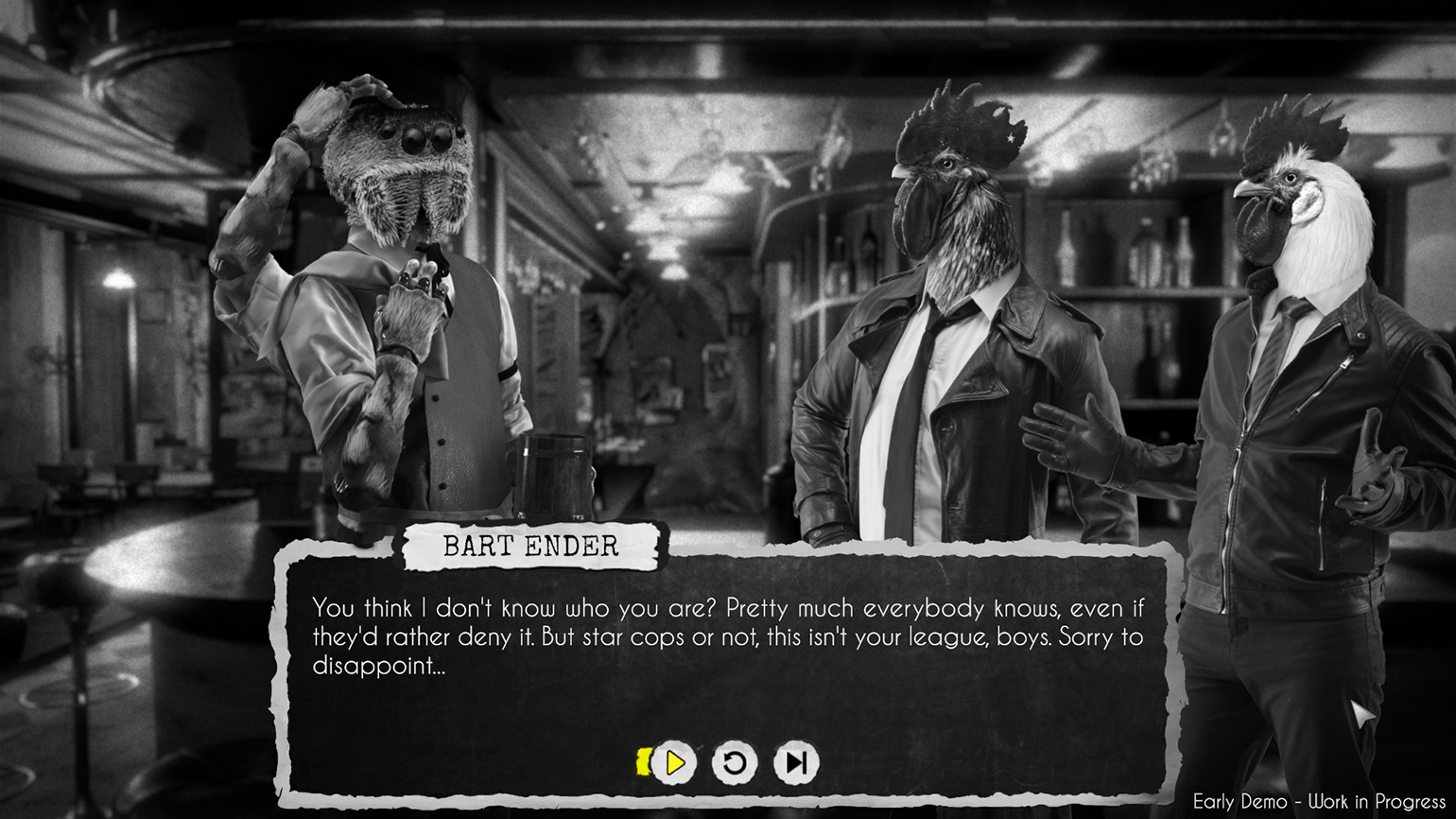Click the yellow play arrow button
Viewport: 1456px width, 819px height.
[674, 762]
